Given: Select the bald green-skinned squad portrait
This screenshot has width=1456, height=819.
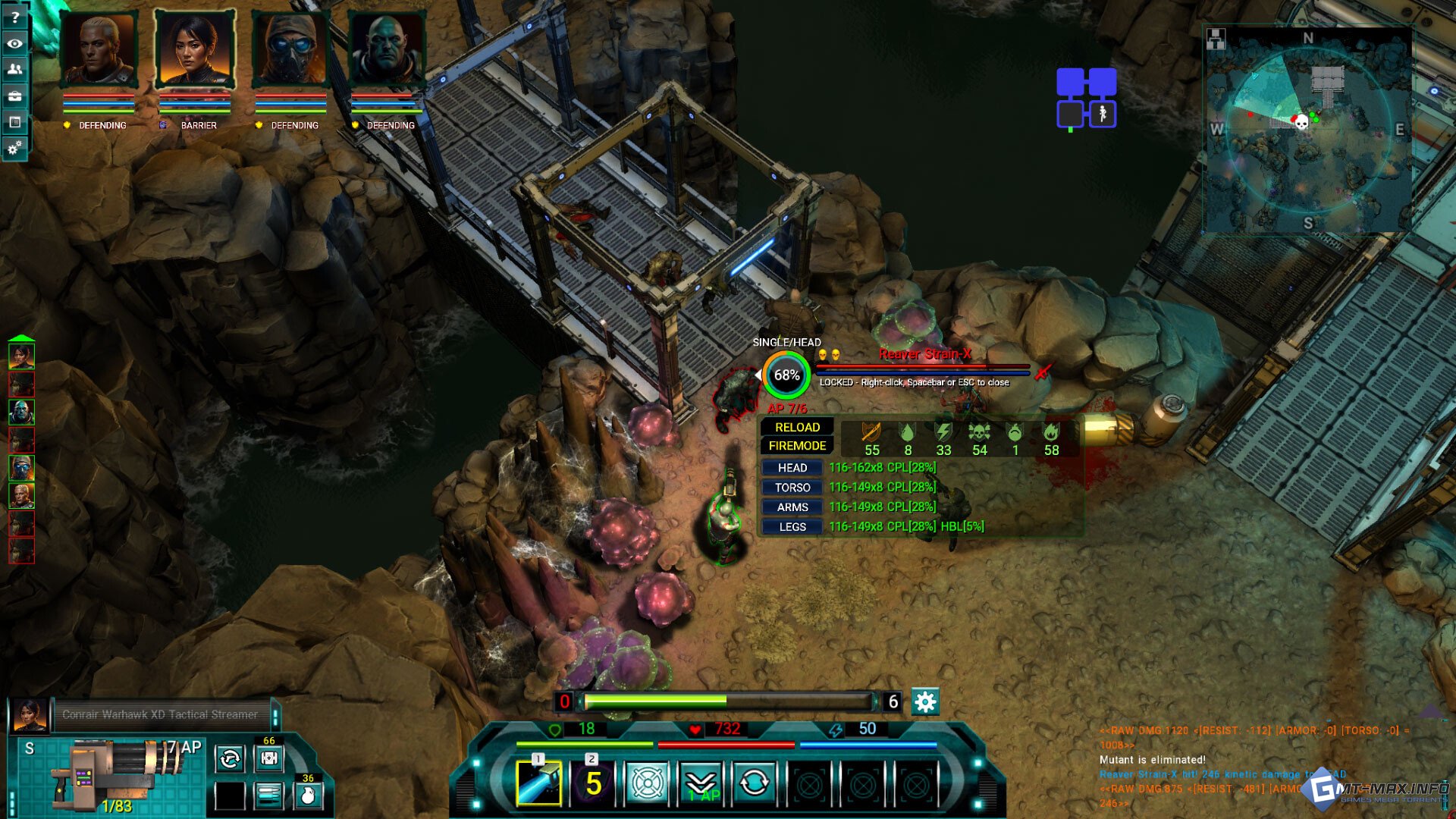Looking at the screenshot, I should [x=386, y=49].
